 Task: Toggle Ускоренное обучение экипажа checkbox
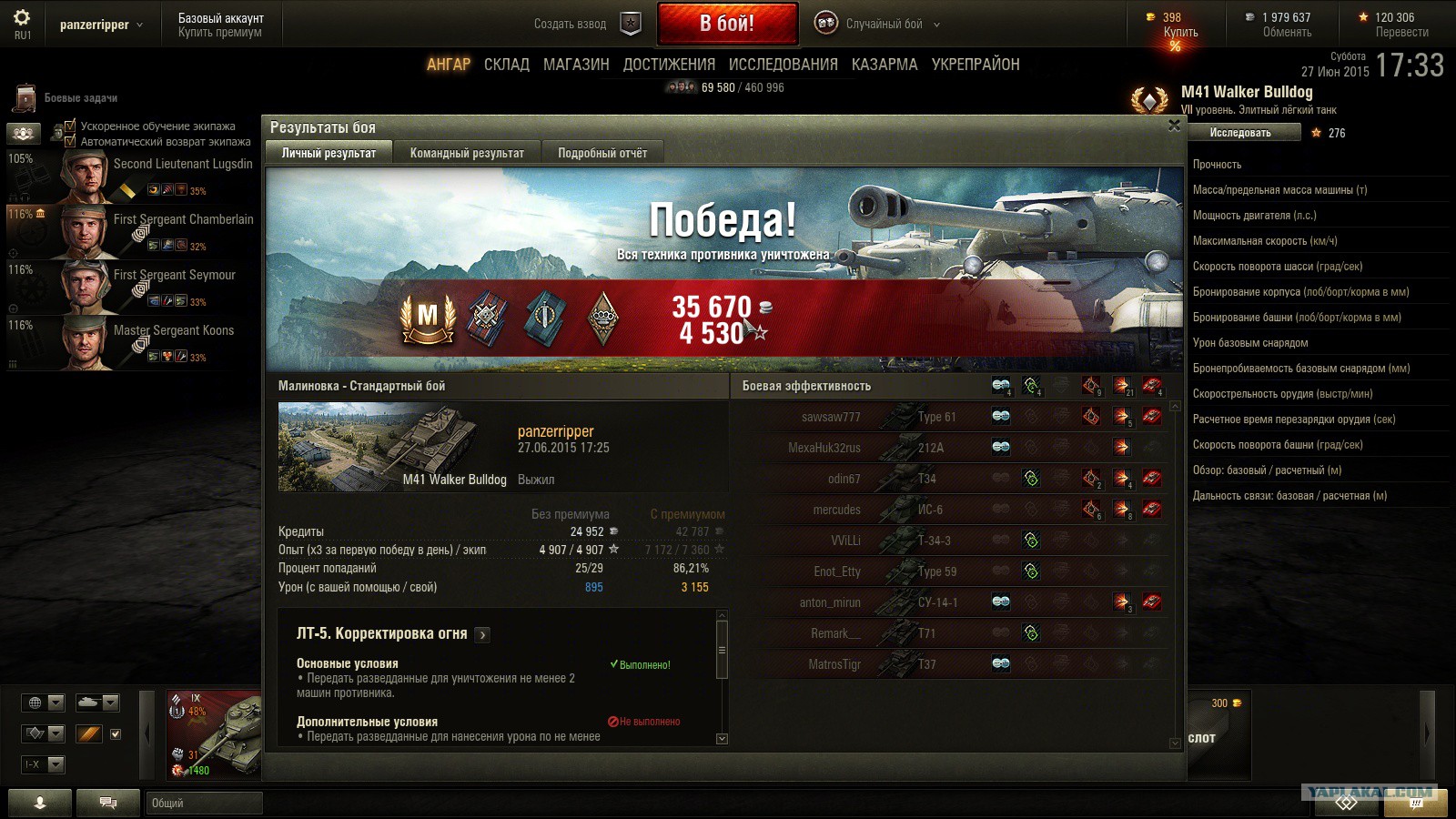[70, 126]
